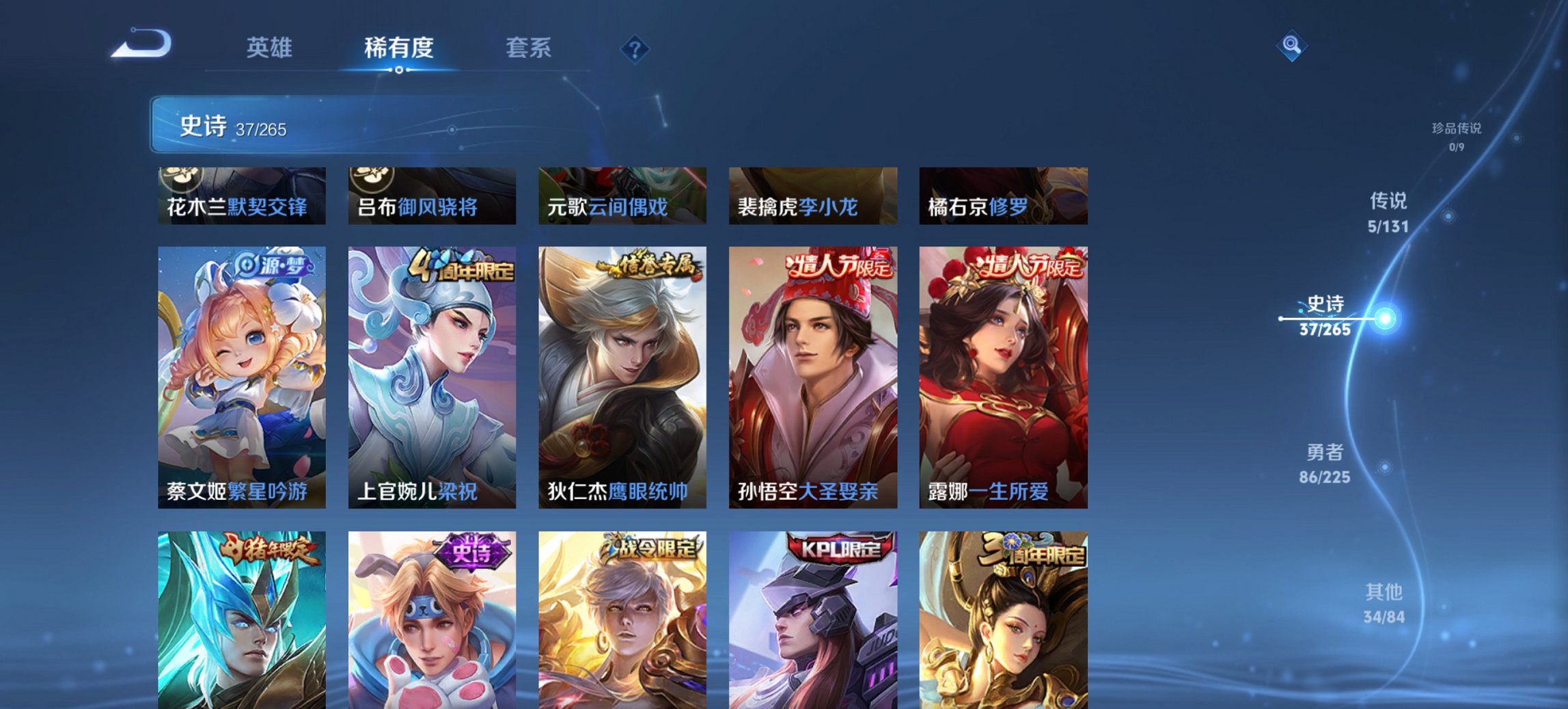Click the flower badge on 吕布御风骁将 card
Screen dimensions: 1568x709
pos(371,178)
